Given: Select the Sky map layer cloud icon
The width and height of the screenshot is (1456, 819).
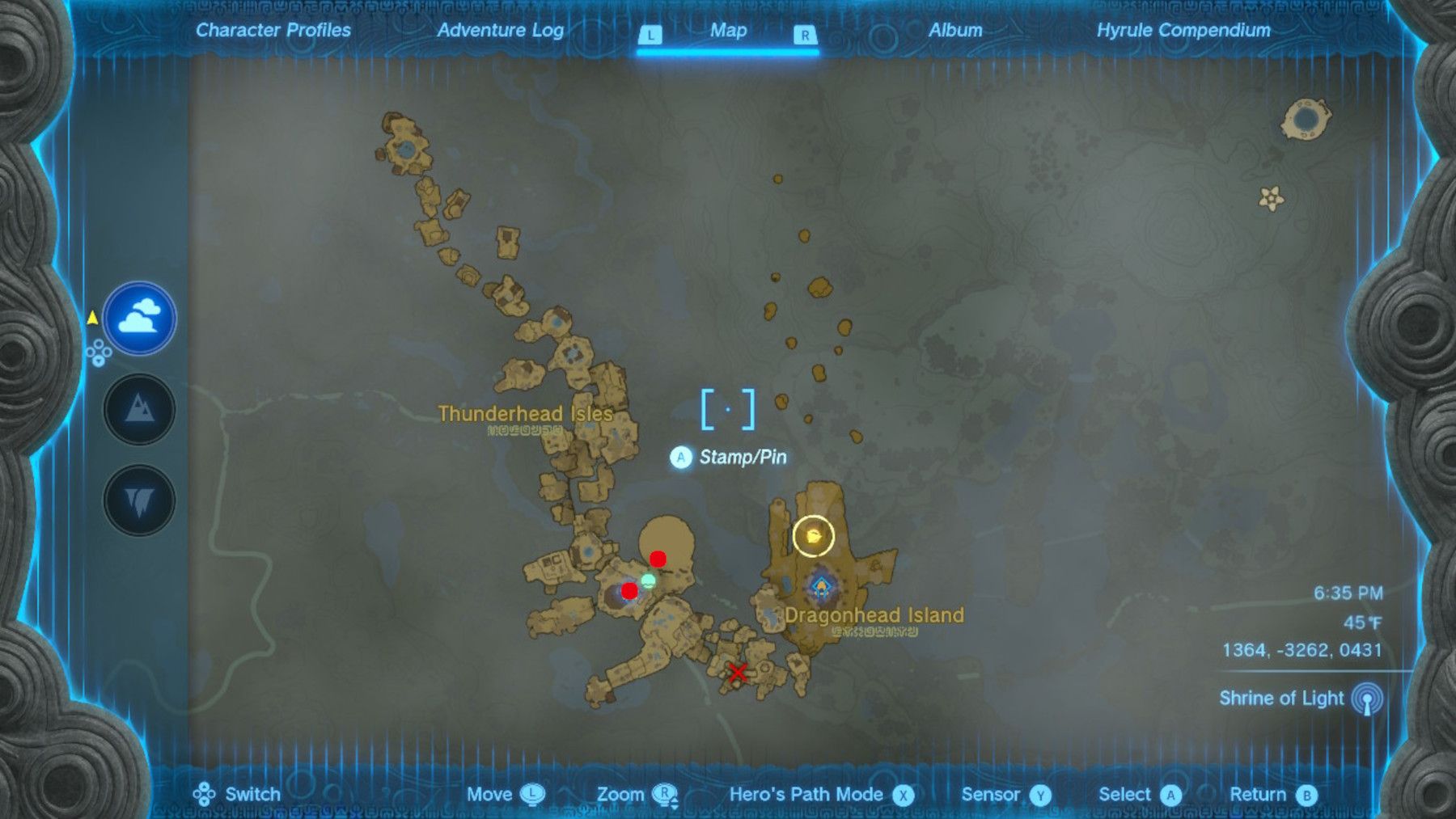Looking at the screenshot, I should pyautogui.click(x=140, y=318).
